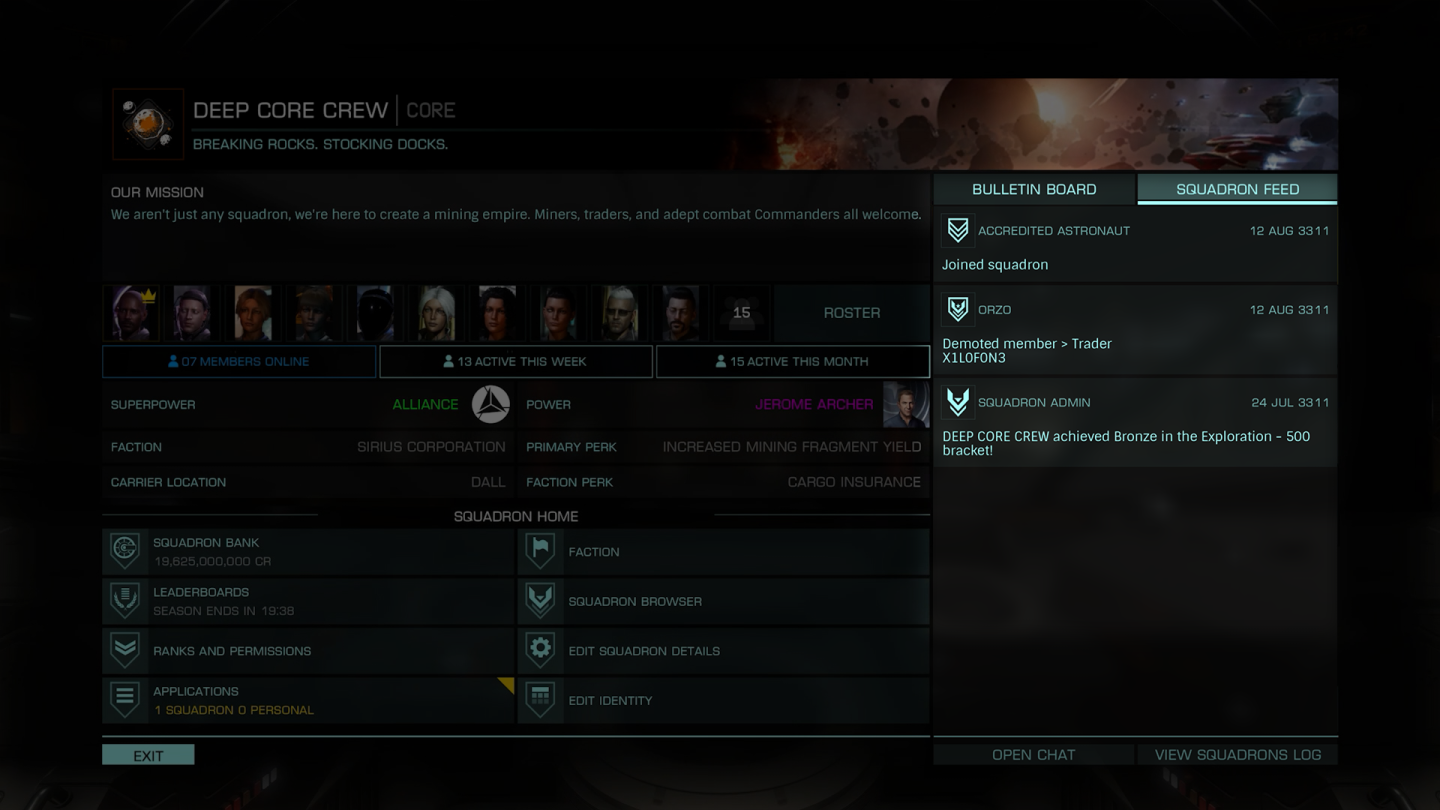This screenshot has height=810, width=1440.
Task: Select the Accredited Astronaut joined entry
Action: pos(1135,247)
